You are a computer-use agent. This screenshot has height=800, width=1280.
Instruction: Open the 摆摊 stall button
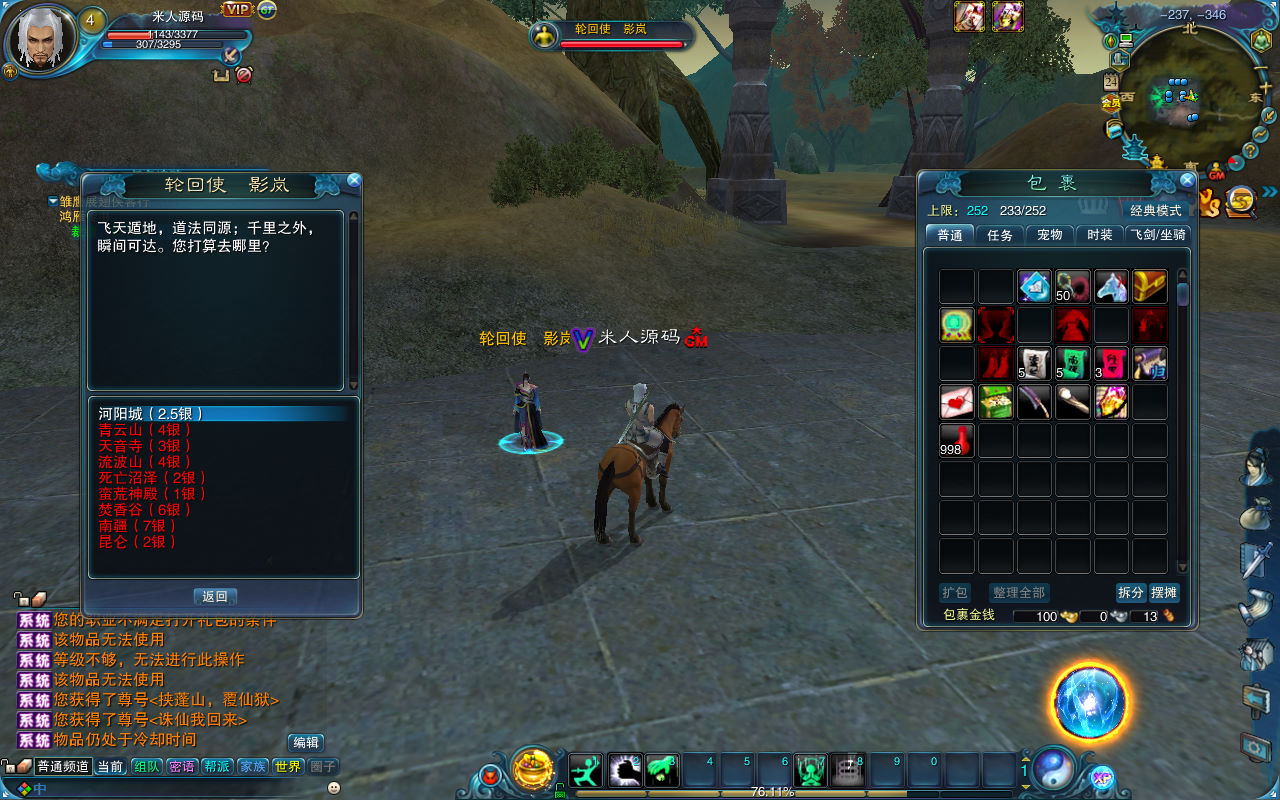click(1164, 592)
